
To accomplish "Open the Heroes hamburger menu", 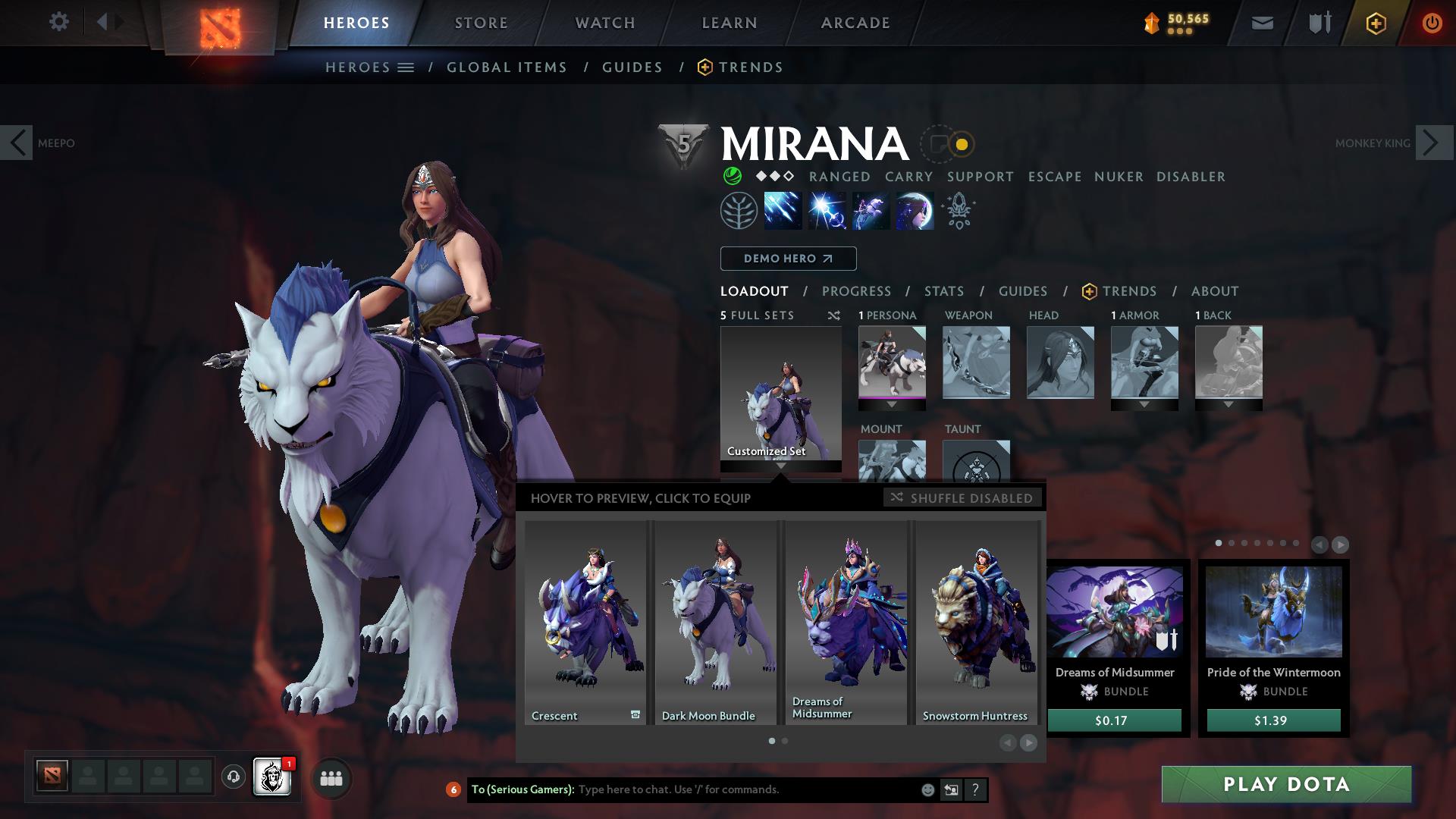I will point(405,67).
